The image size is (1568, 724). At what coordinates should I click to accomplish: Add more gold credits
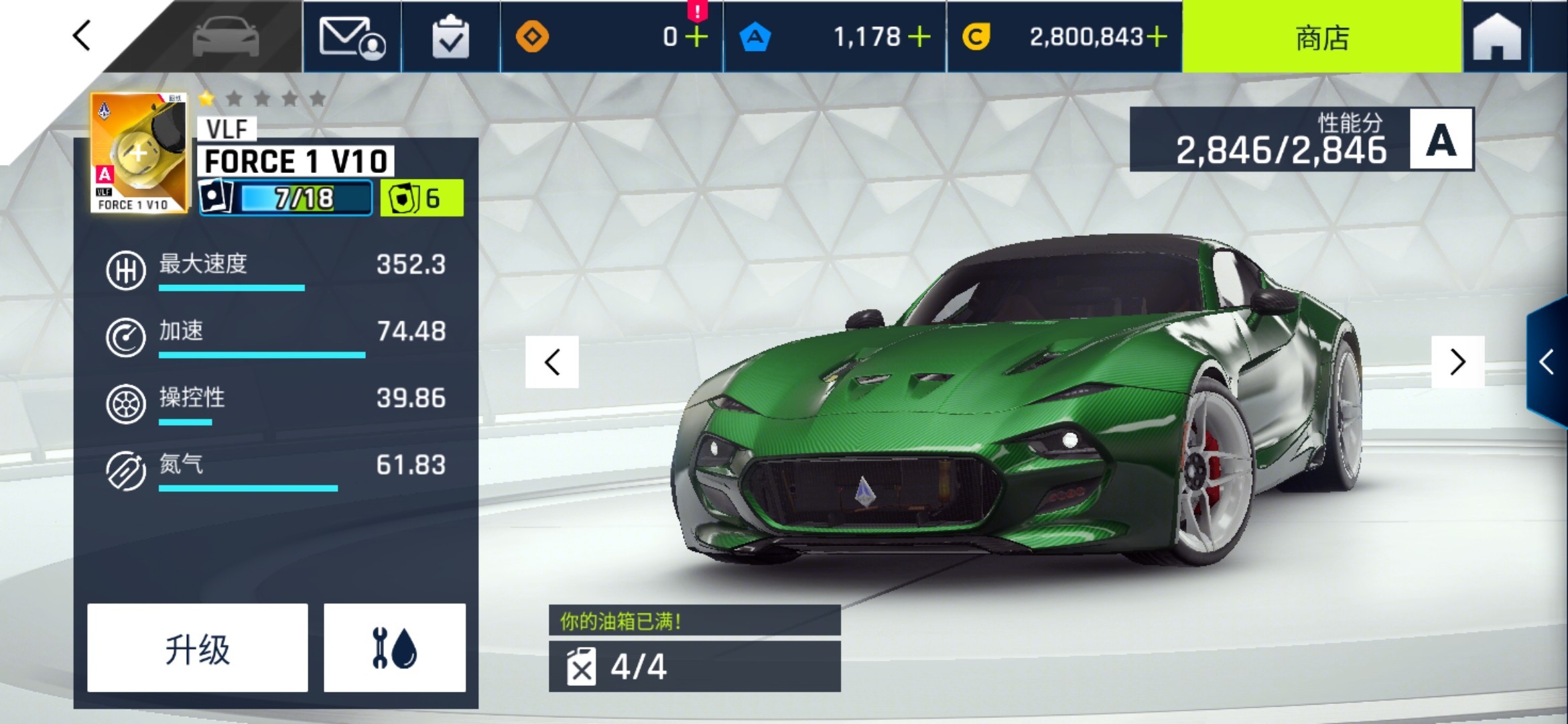[x=1157, y=37]
